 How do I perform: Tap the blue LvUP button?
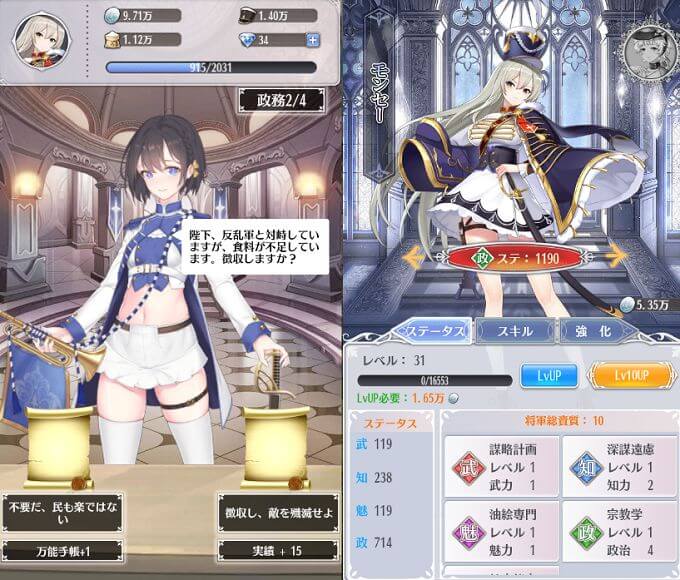point(548,376)
